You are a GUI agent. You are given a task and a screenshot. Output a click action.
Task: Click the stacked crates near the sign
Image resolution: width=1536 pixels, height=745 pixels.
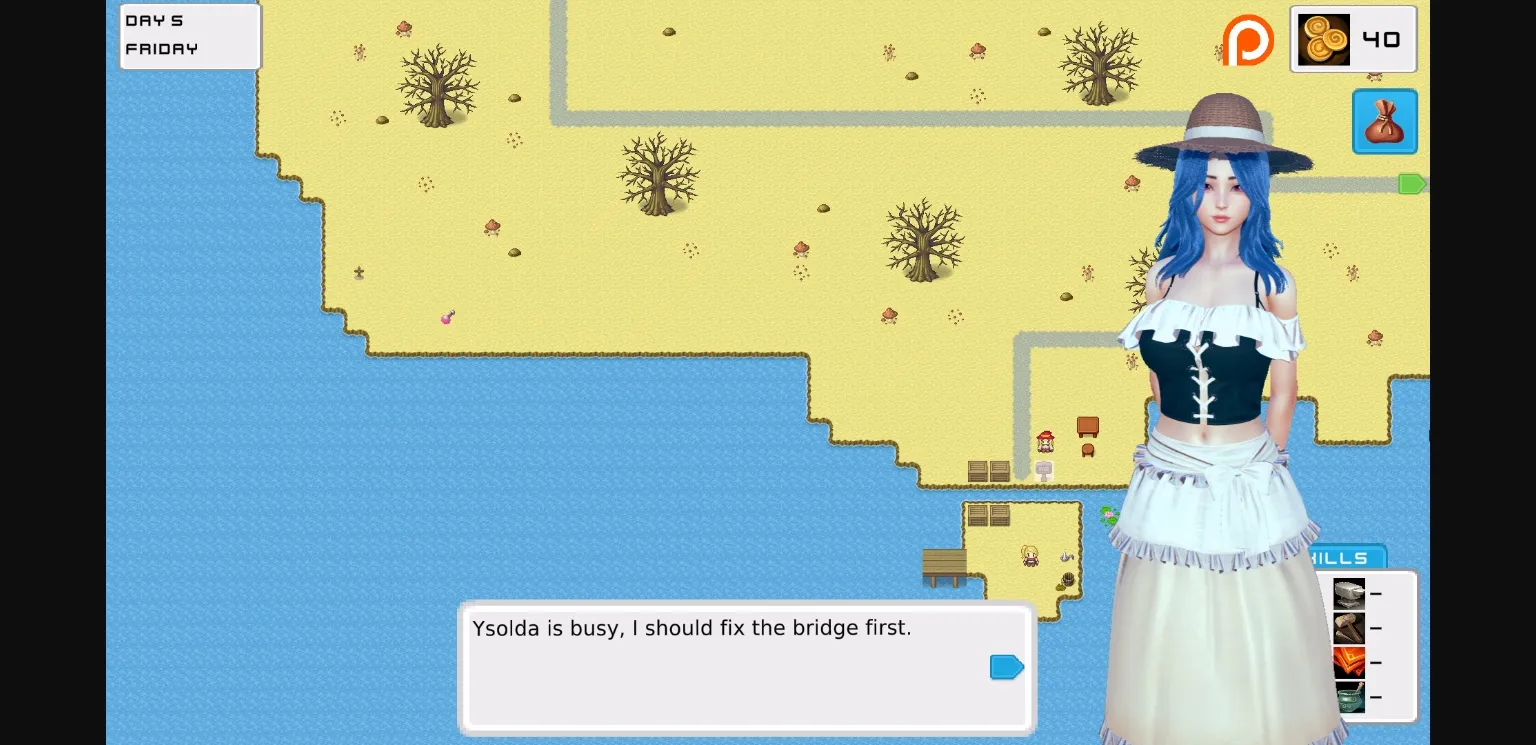(989, 470)
